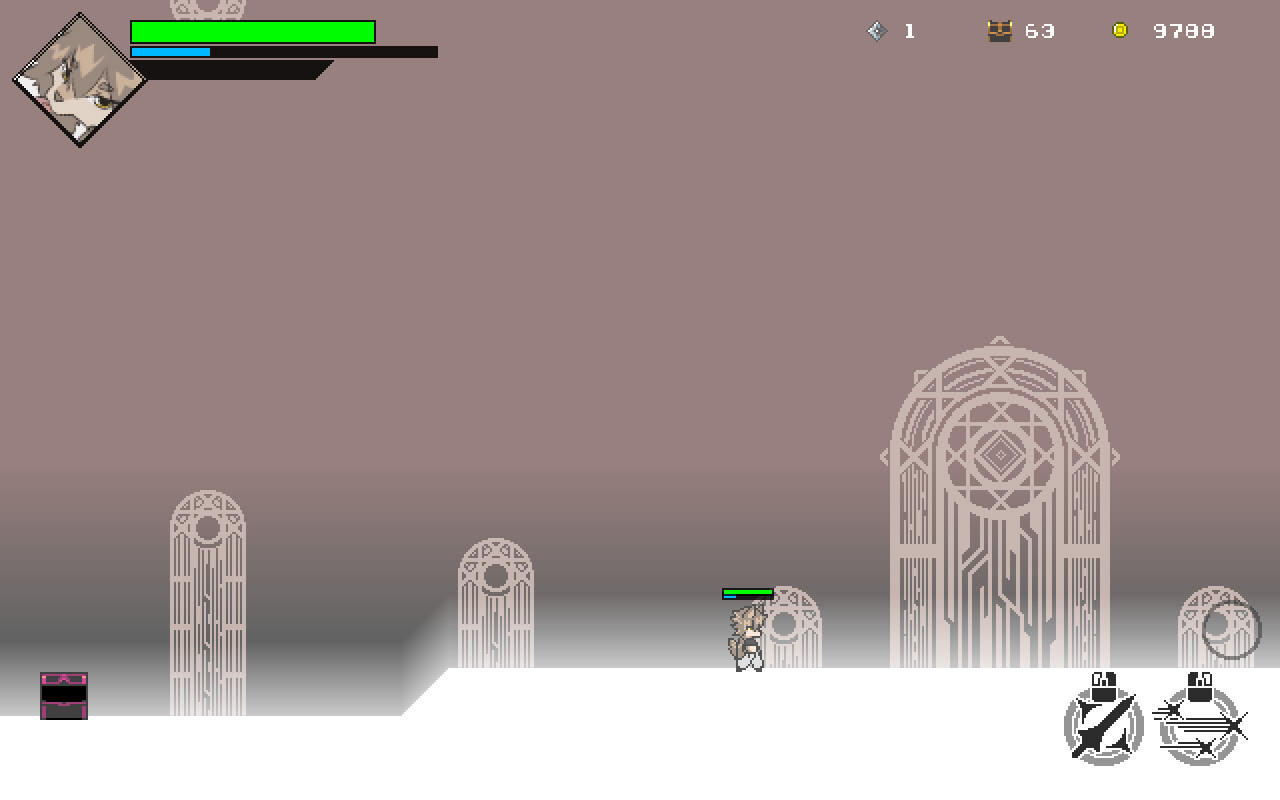Click the gold coin currency icon

click(1119, 30)
